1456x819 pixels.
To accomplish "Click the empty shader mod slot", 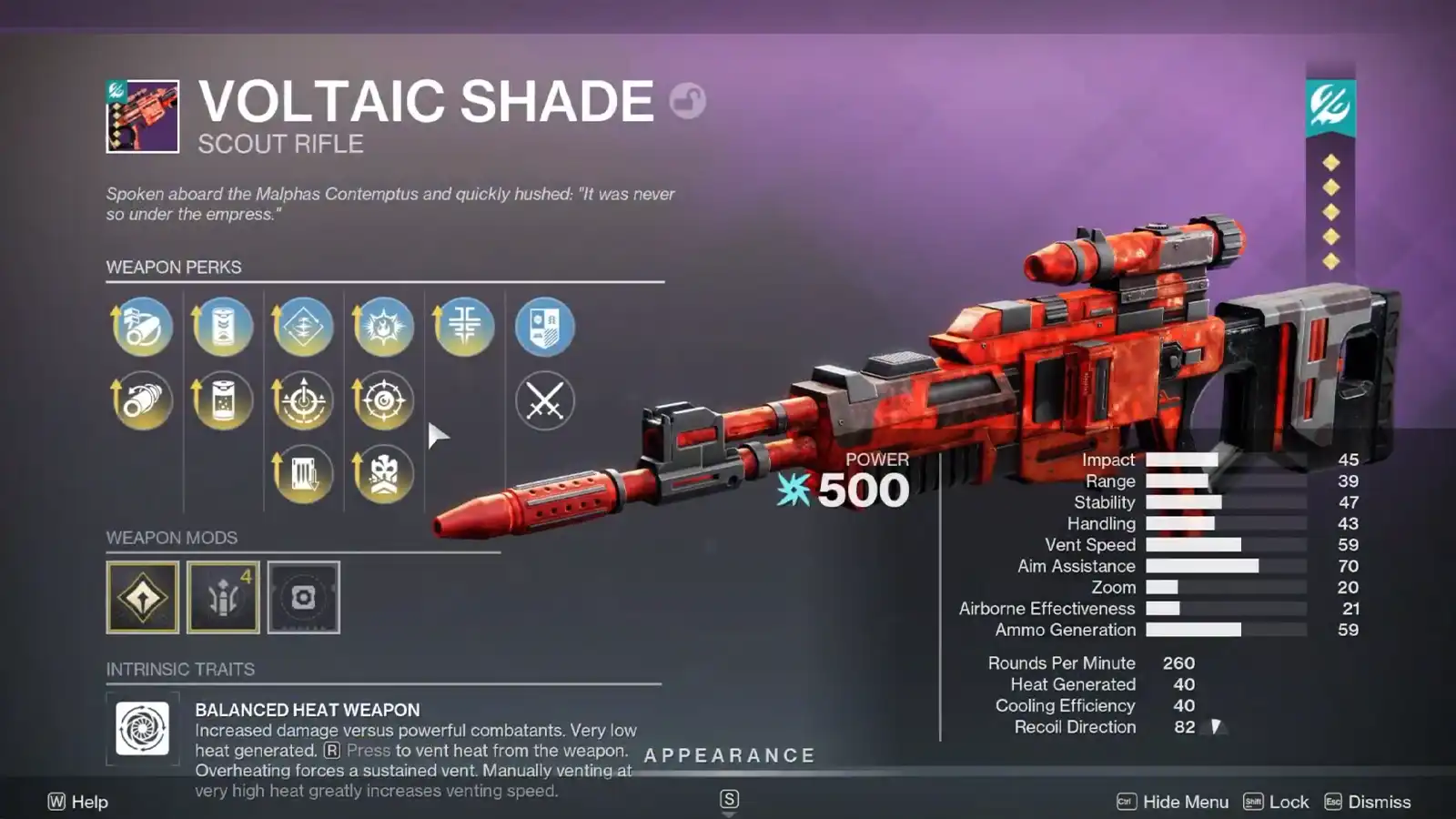I will click(303, 597).
